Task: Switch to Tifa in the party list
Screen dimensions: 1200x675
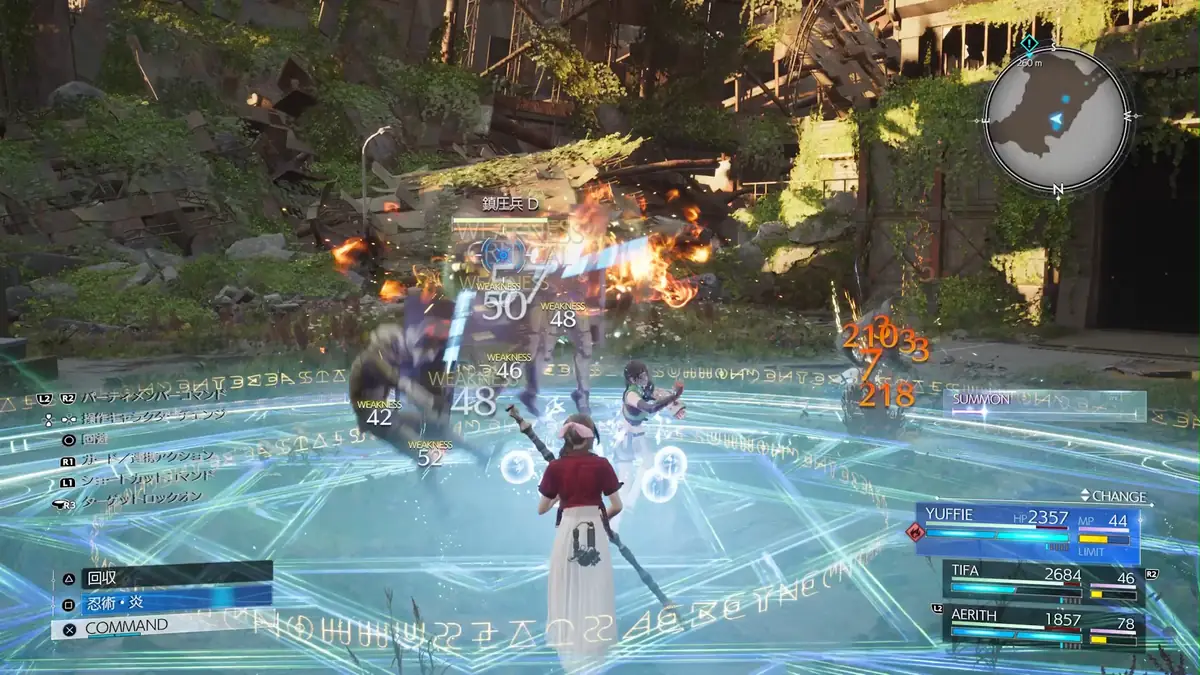Action: click(1042, 581)
